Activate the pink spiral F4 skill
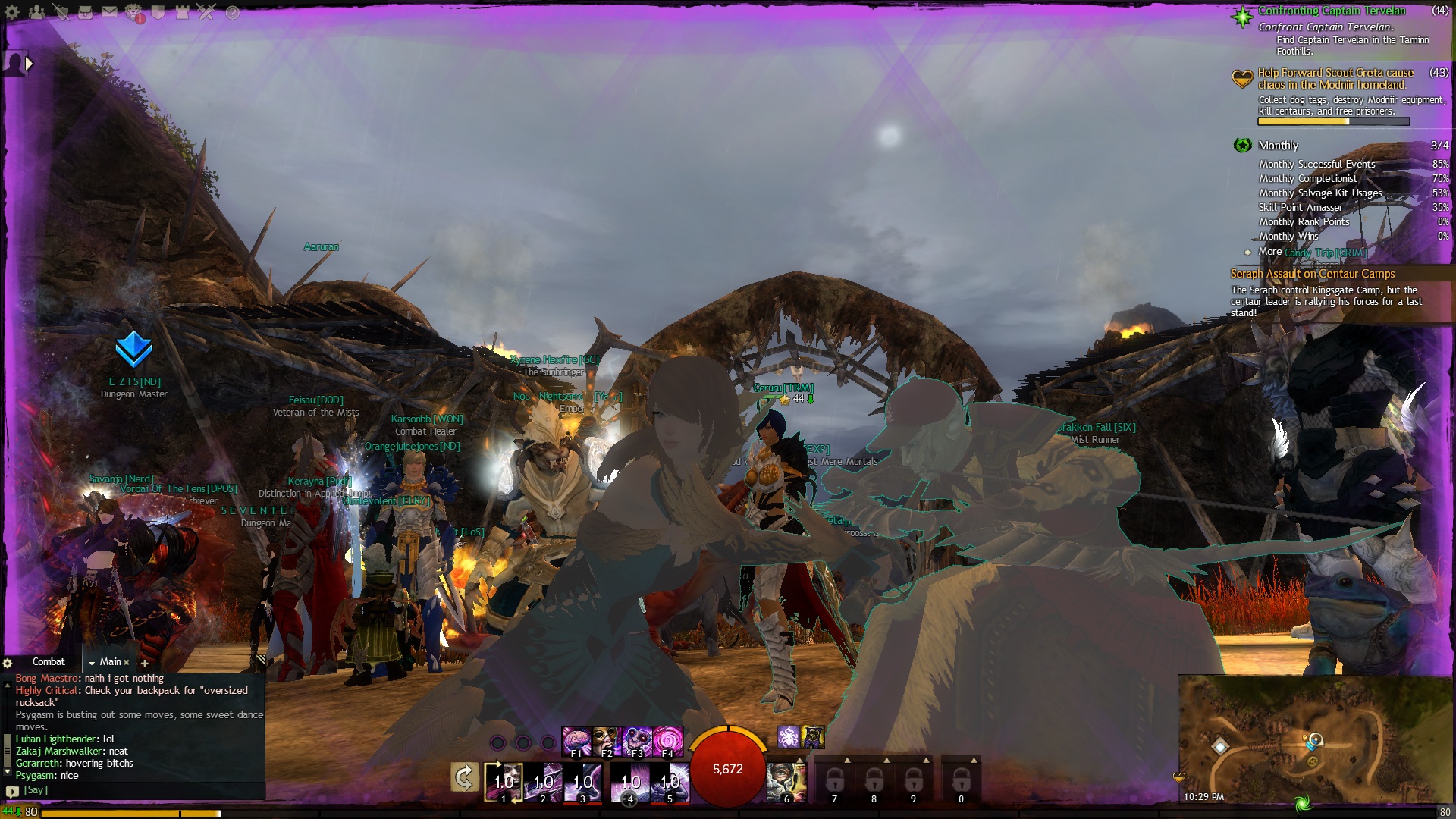Screen dimensions: 1456x819 pyautogui.click(x=667, y=741)
